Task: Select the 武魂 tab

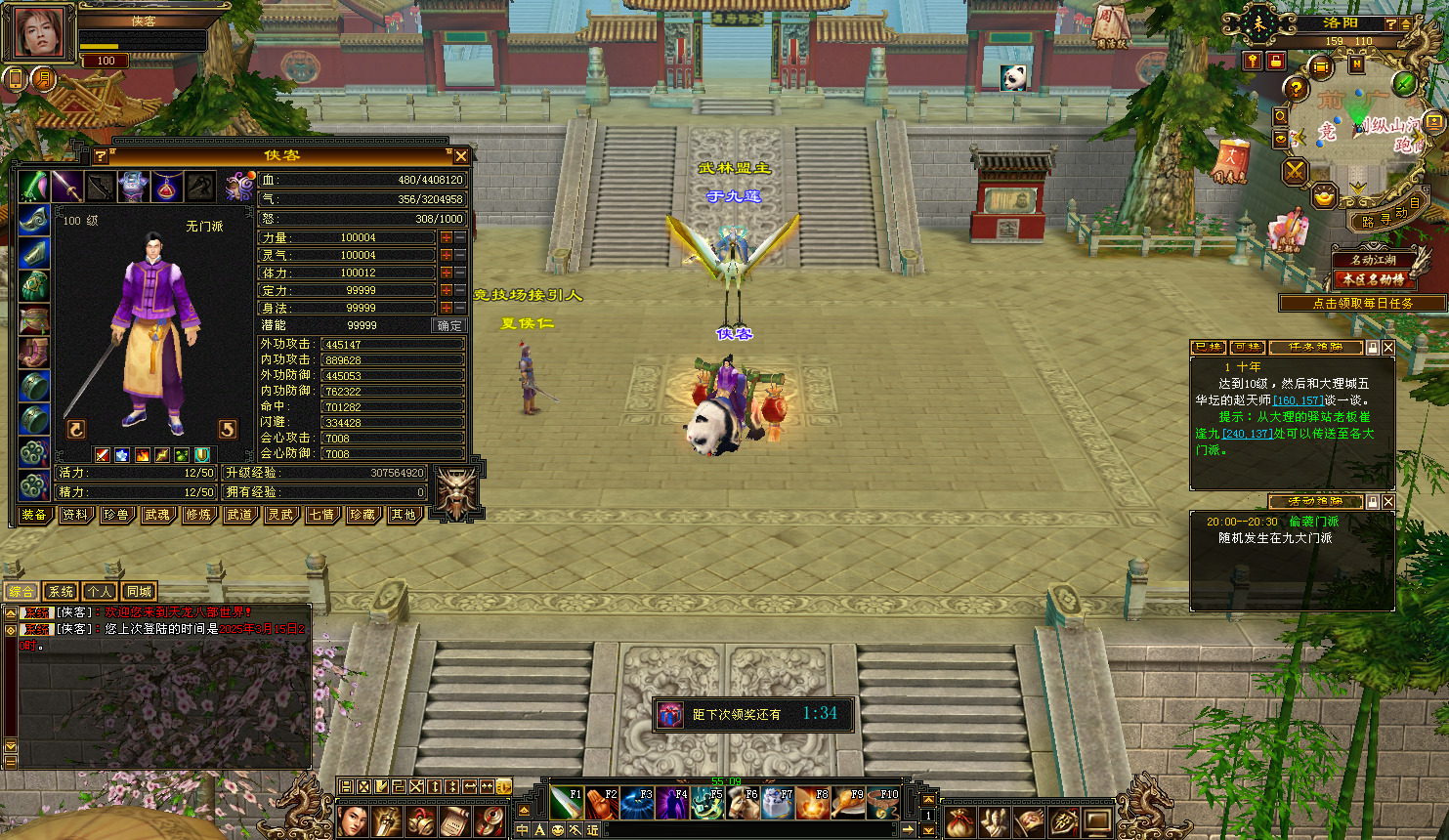Action: (x=157, y=515)
